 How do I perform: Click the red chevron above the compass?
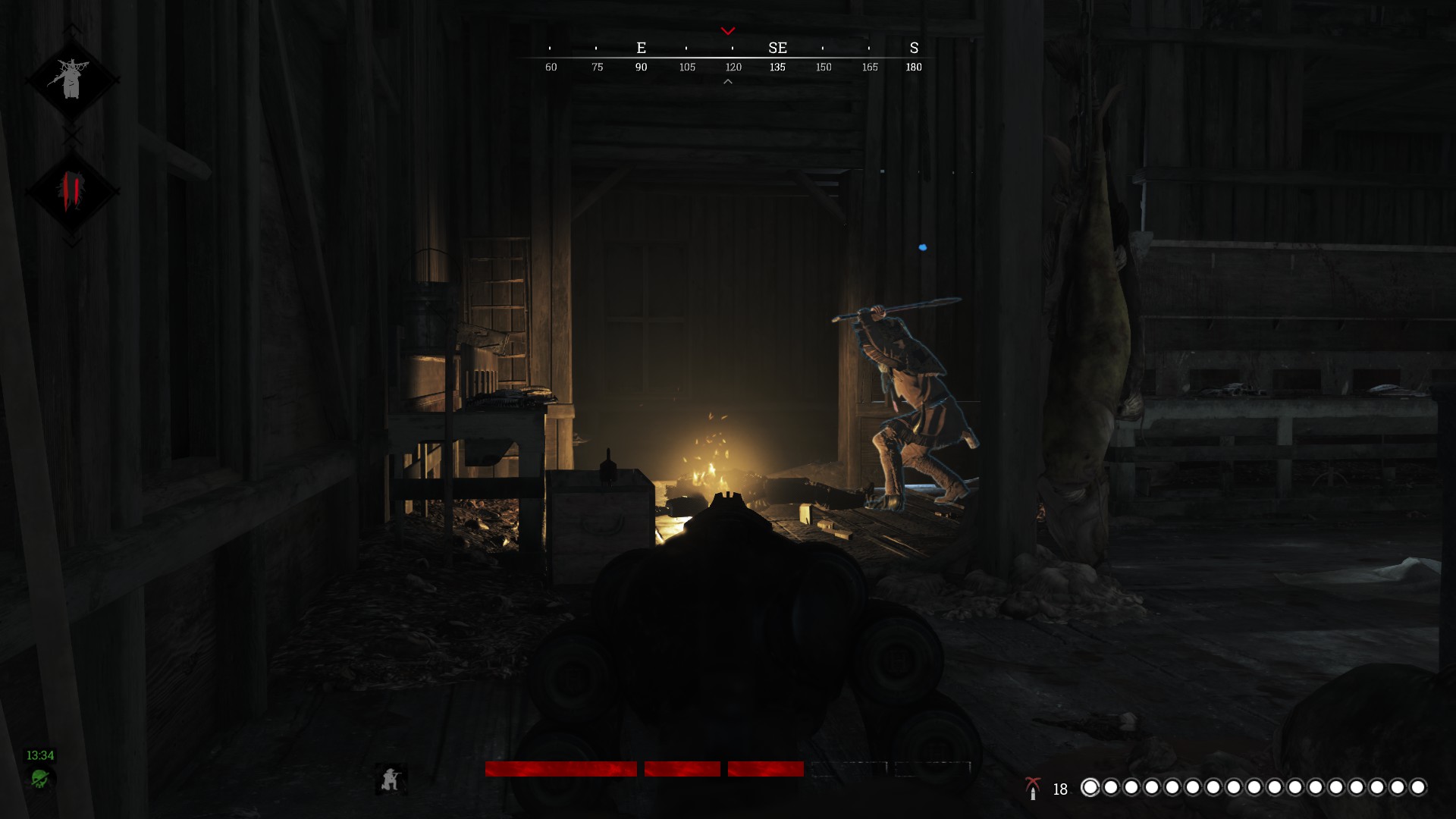(728, 30)
